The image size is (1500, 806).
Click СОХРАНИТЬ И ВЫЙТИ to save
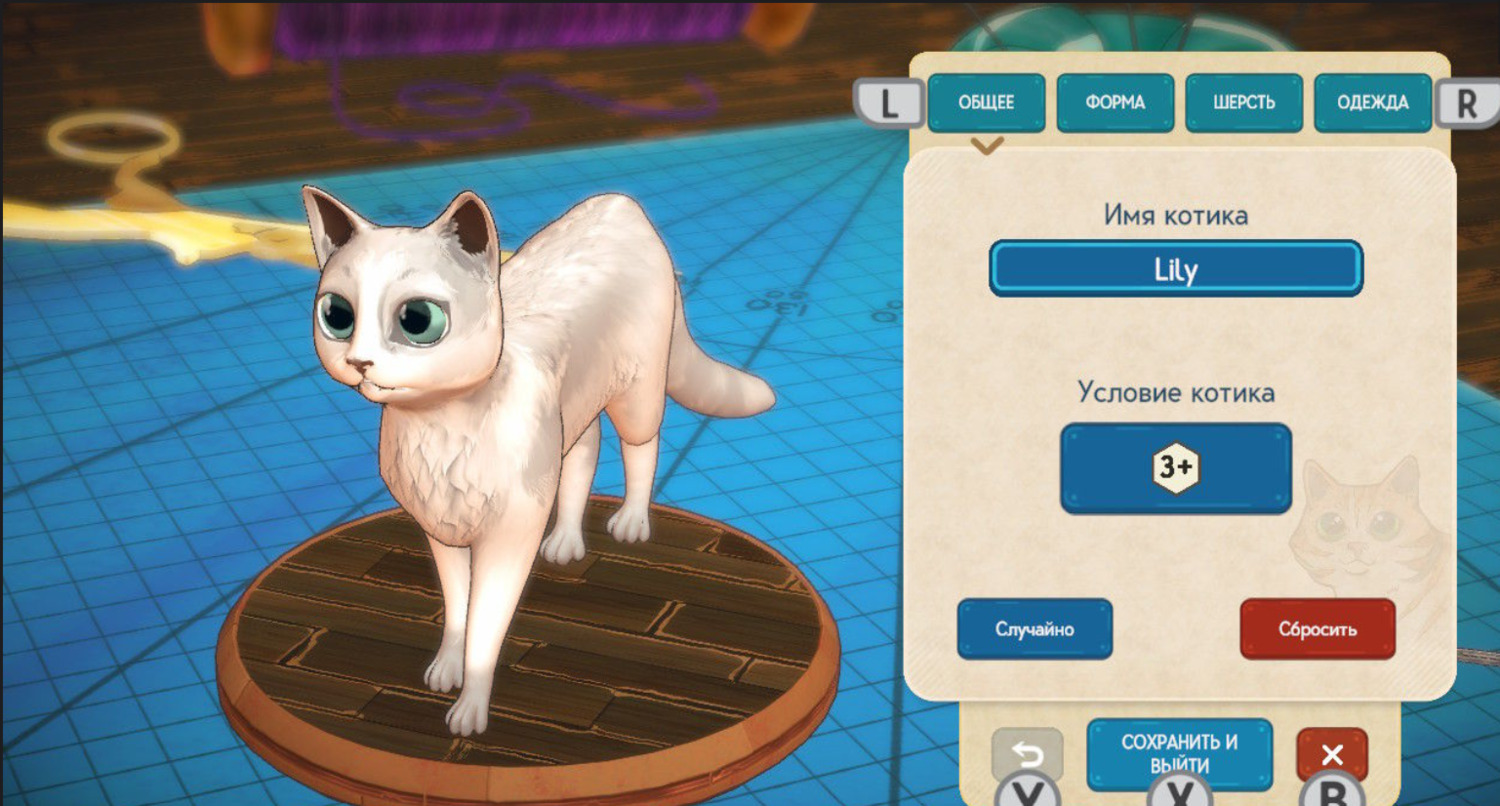click(1179, 752)
